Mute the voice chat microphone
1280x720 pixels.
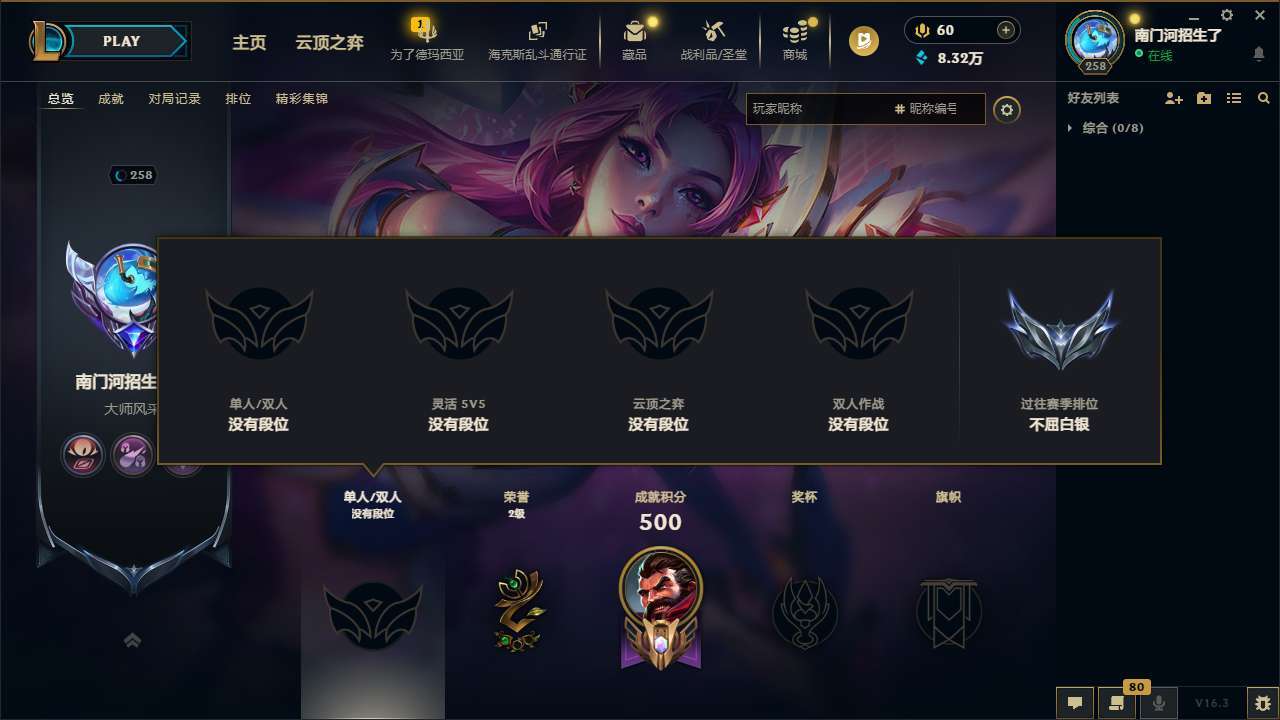1159,703
